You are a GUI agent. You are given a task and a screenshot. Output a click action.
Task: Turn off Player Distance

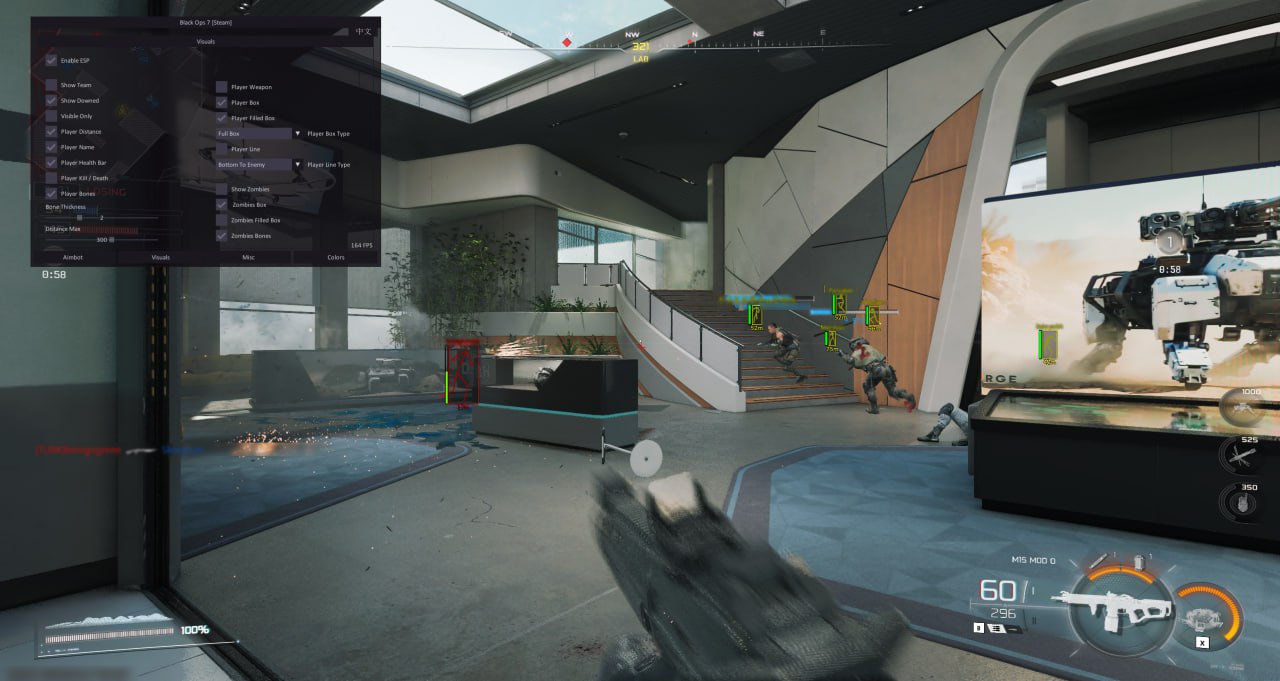pyautogui.click(x=51, y=132)
